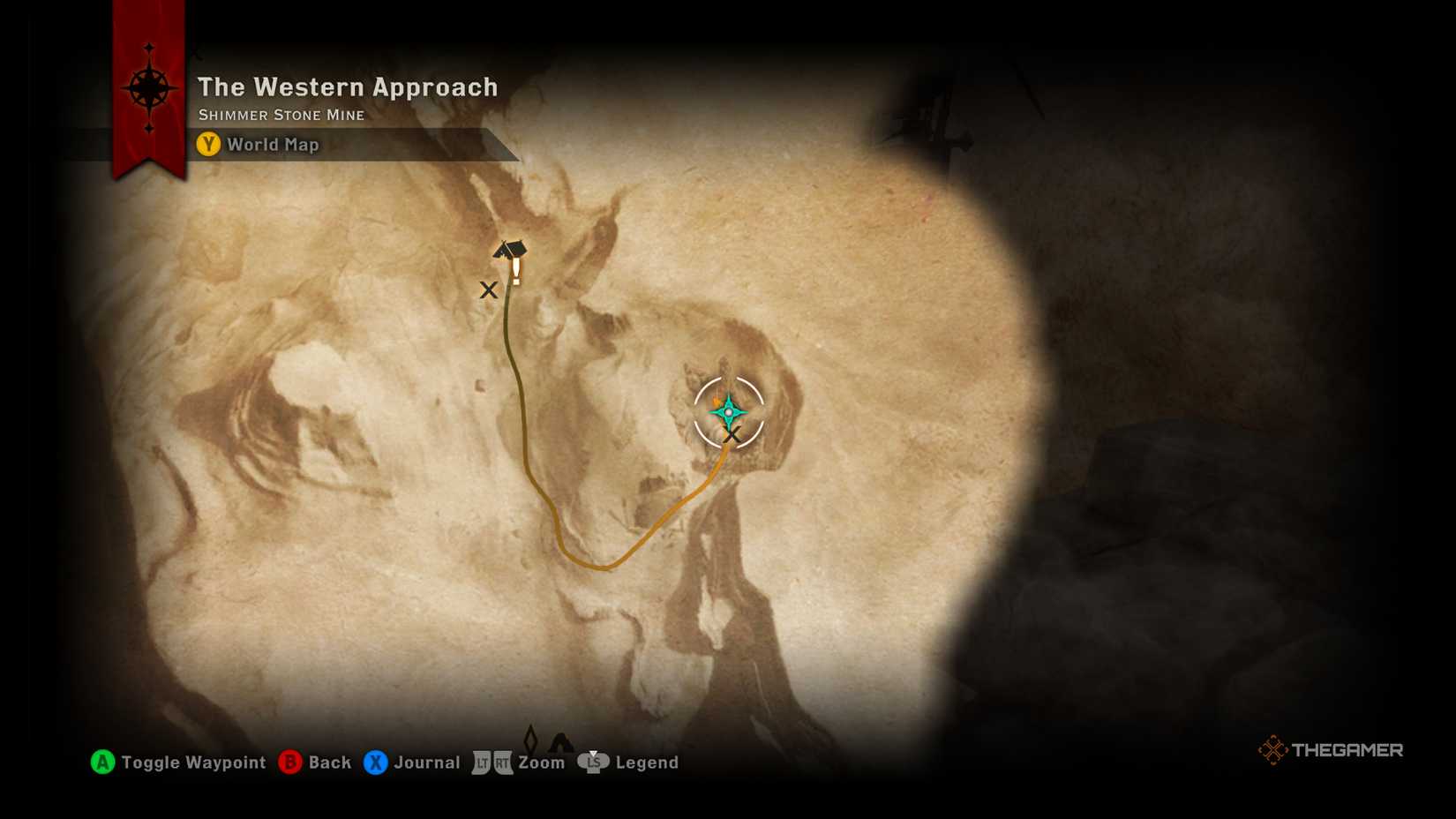Image resolution: width=1456 pixels, height=819 pixels.
Task: Click the compass rose on the red banner
Action: (x=150, y=86)
